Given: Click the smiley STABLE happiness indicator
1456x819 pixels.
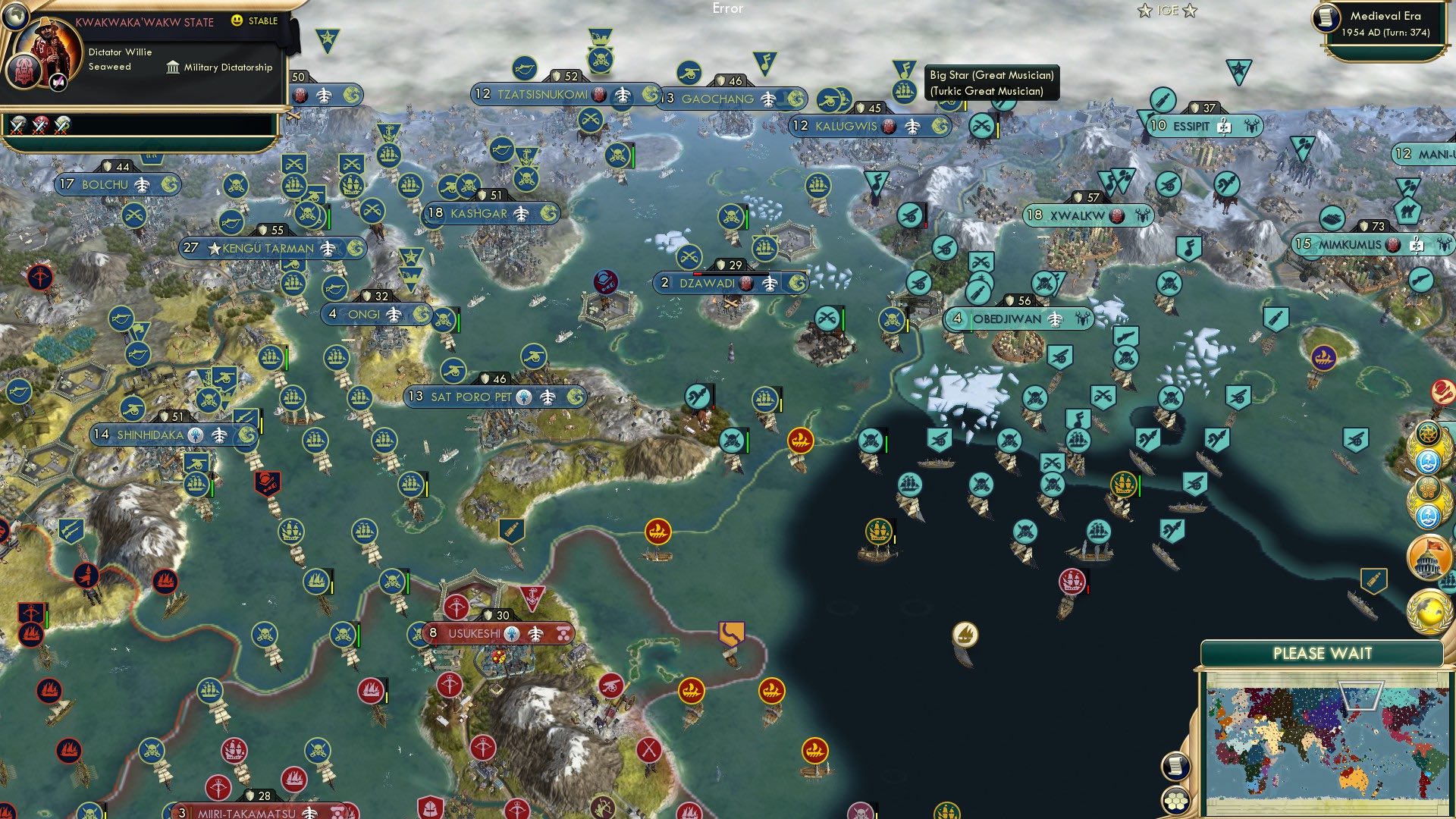Looking at the screenshot, I should click(x=237, y=21).
